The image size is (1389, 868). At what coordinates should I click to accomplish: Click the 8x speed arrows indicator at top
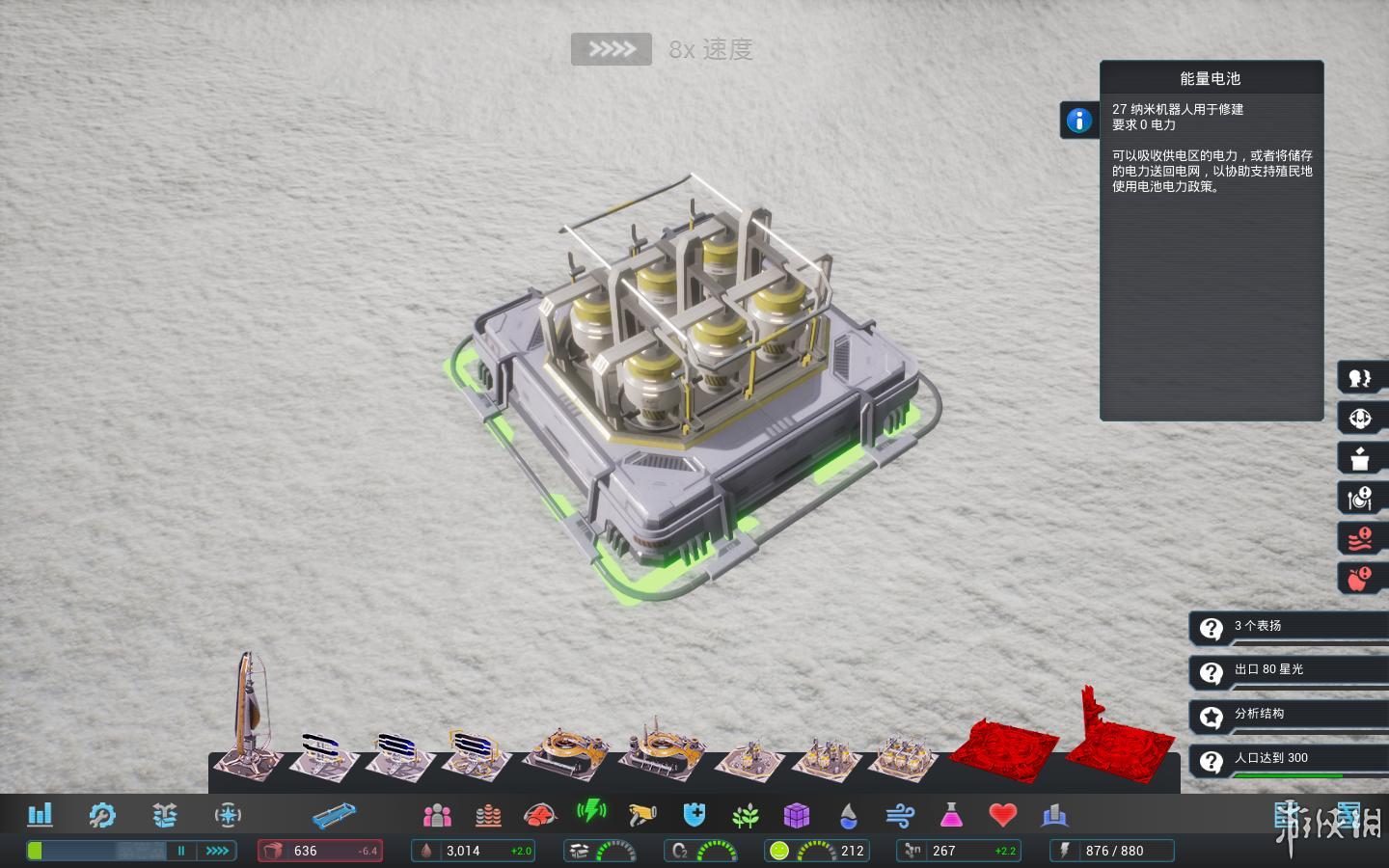click(612, 49)
